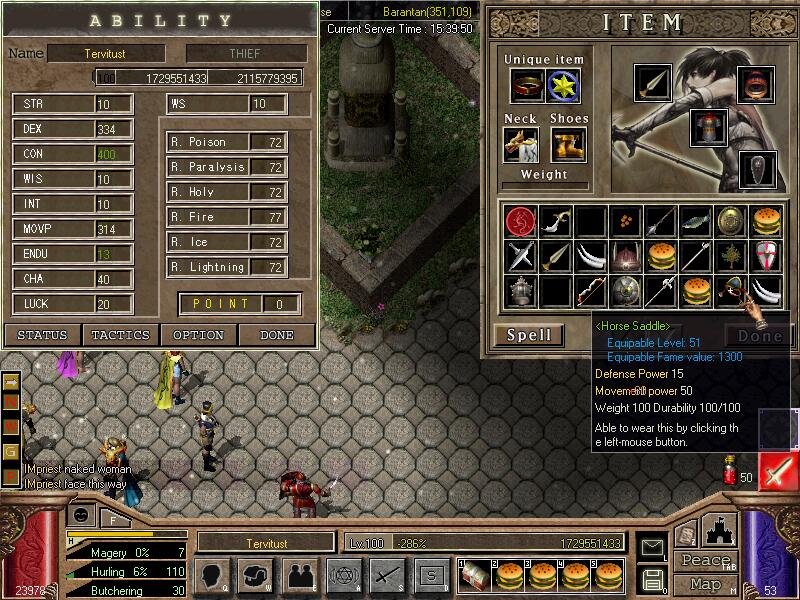This screenshot has height=600, width=800.
Task: Open the STATUS page in Ability window
Action: click(43, 335)
